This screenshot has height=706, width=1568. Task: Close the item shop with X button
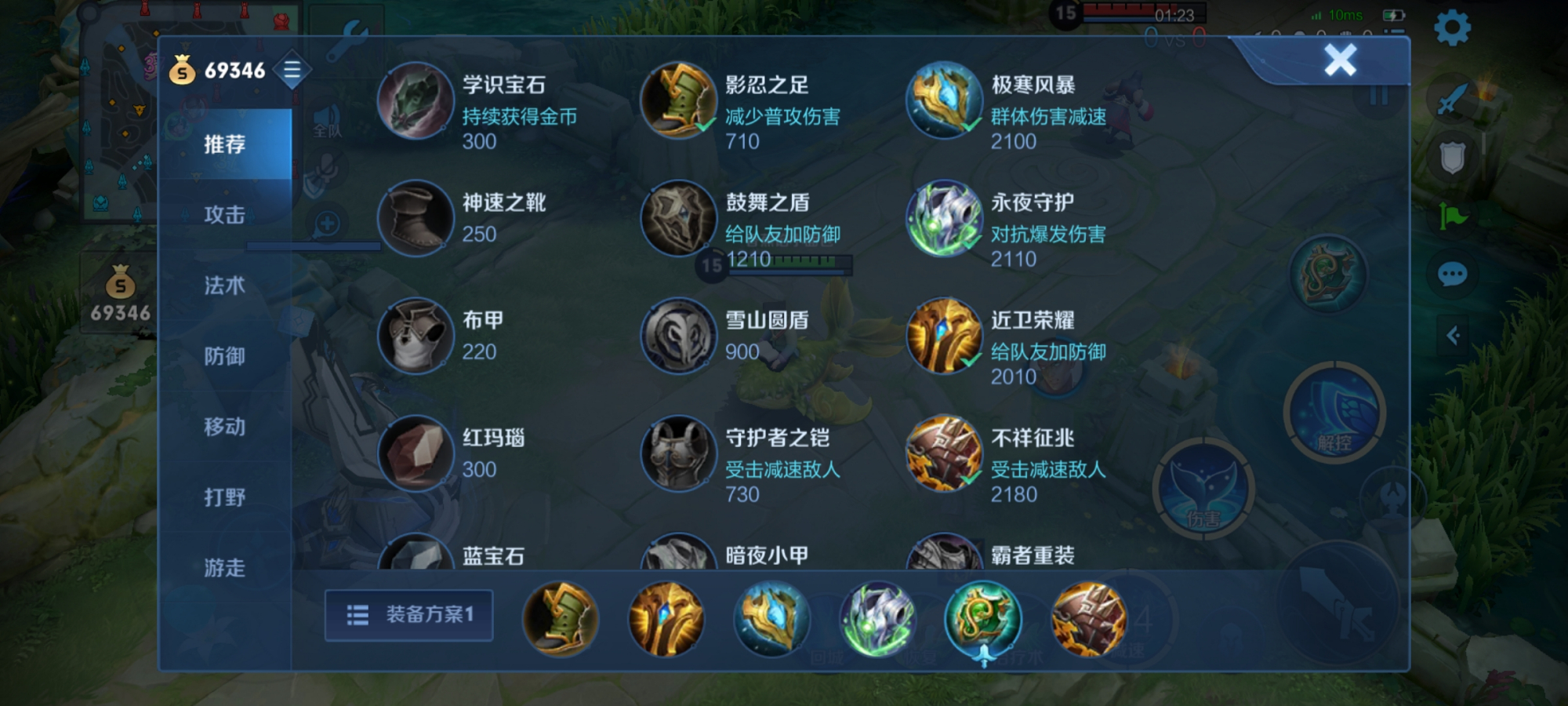[1339, 61]
